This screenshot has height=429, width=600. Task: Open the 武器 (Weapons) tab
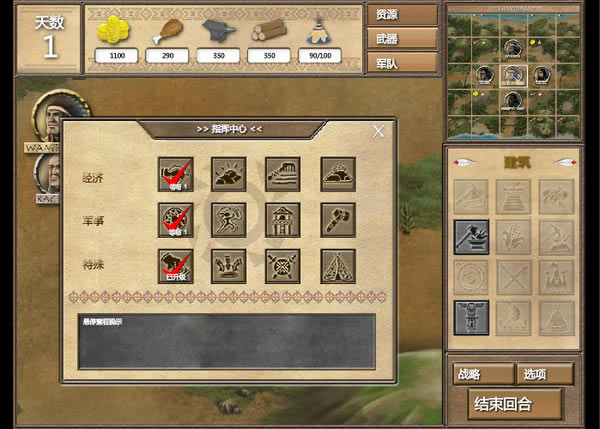tap(402, 38)
